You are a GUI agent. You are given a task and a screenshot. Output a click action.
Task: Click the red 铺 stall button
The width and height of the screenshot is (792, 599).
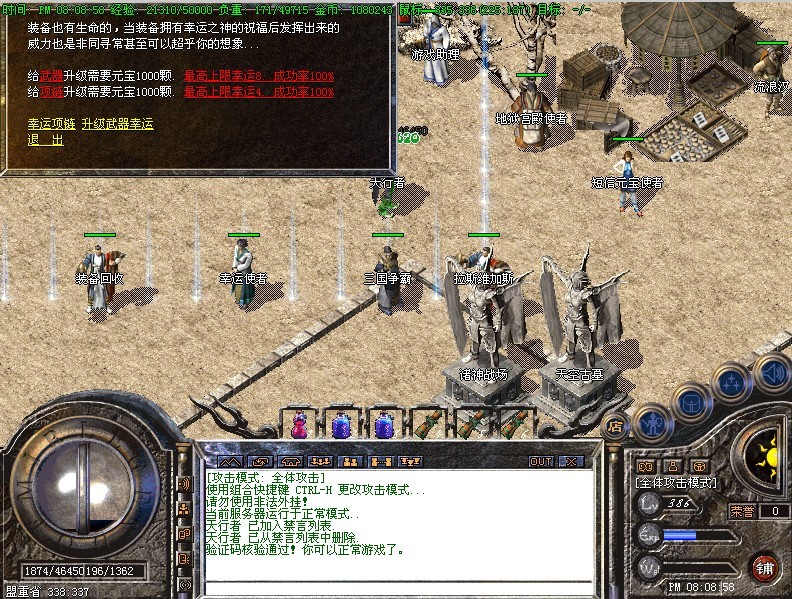(x=764, y=566)
